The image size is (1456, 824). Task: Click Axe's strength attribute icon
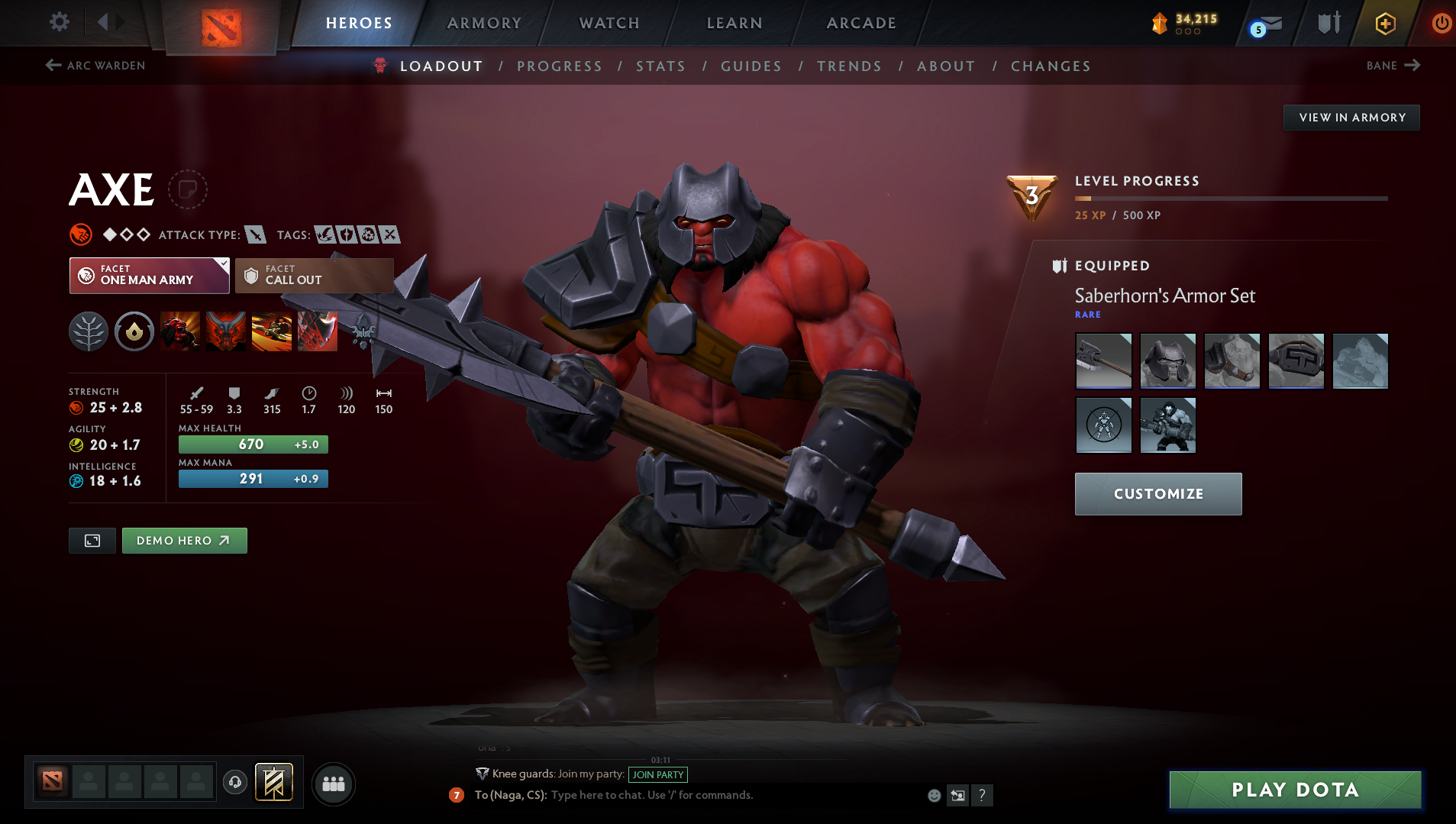point(76,407)
